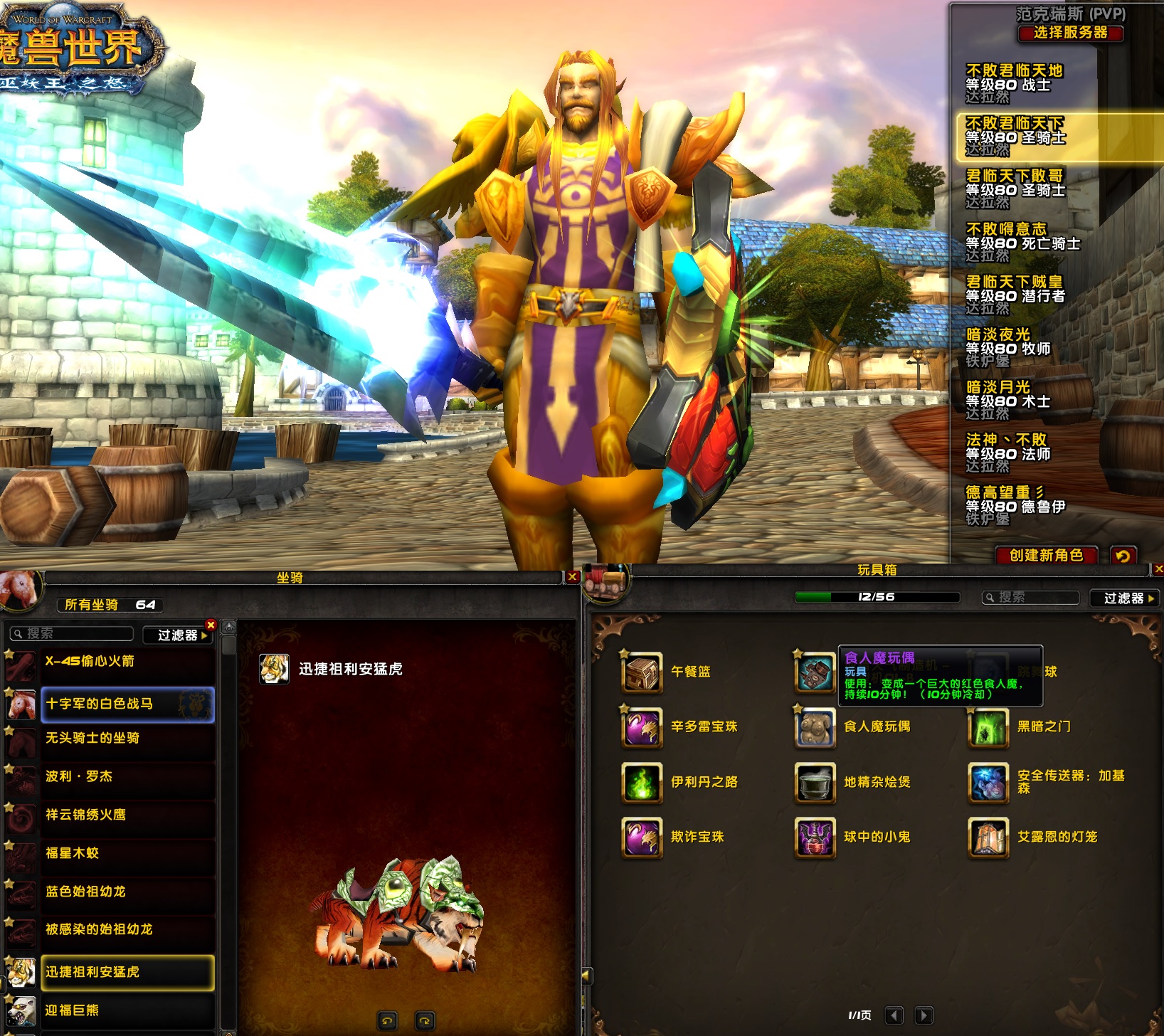Choose the 无头骑士的坐骑 mount entry
The height and width of the screenshot is (1036, 1164).
tap(127, 739)
